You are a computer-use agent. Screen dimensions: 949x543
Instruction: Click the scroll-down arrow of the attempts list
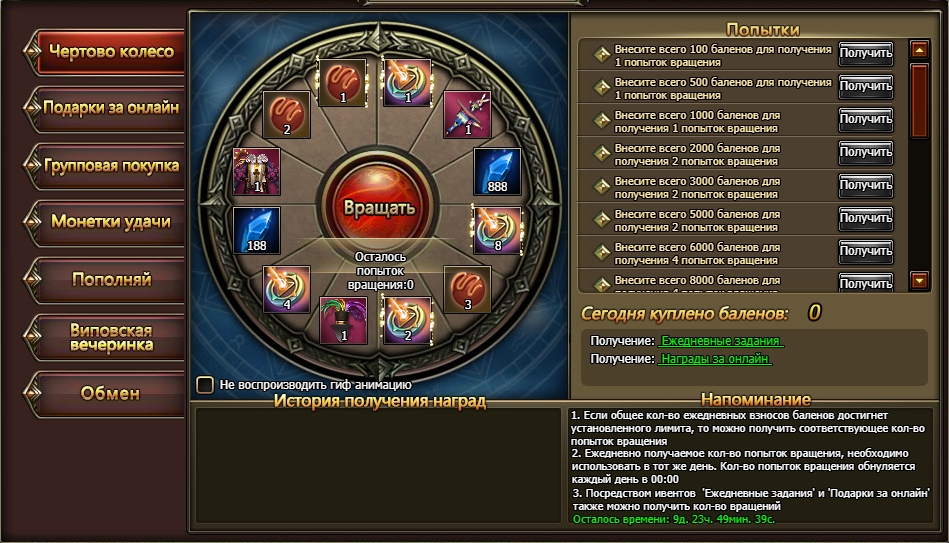point(919,281)
